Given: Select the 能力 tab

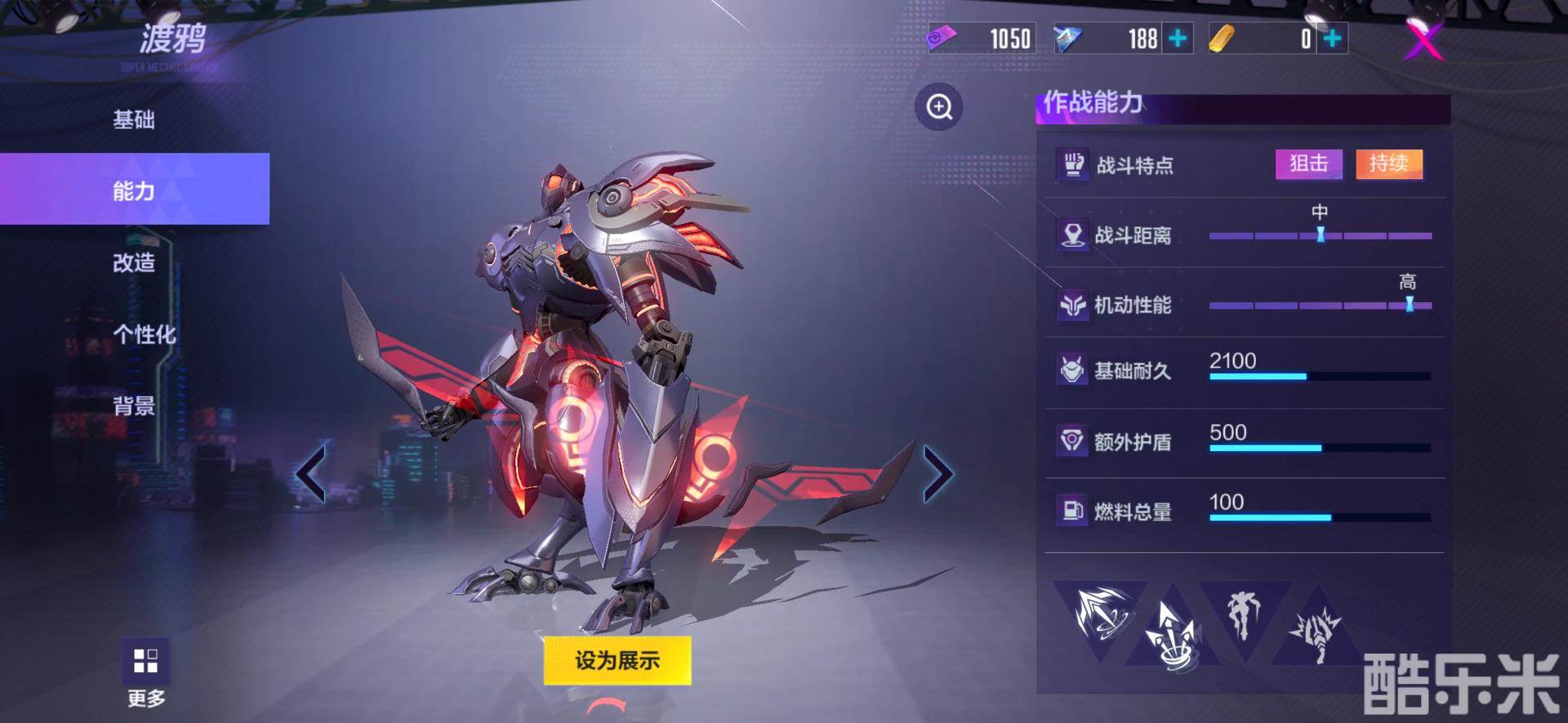Looking at the screenshot, I should [x=134, y=190].
